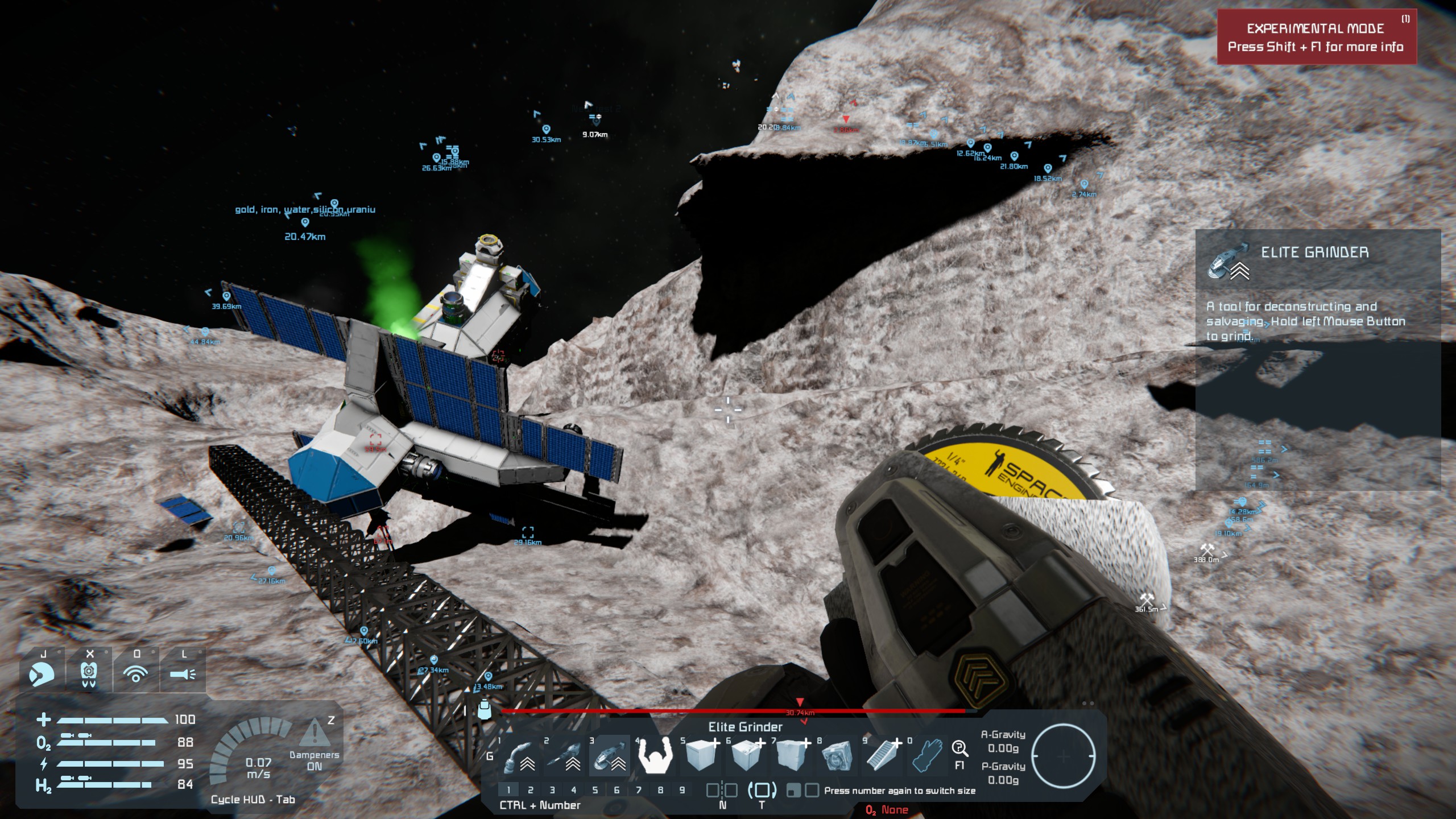Click the Dampeners warning triangle
This screenshot has height=819, width=1456.
[314, 734]
